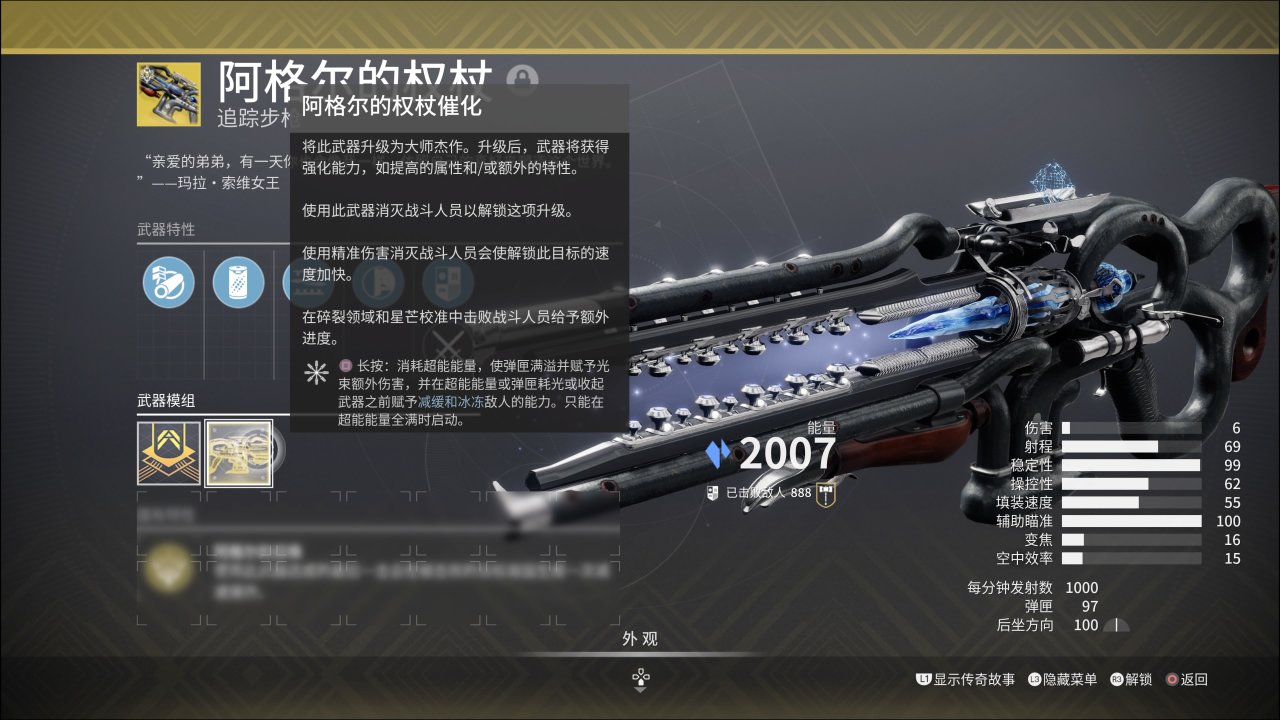Select the barrel perk icon
This screenshot has height=720, width=1280.
[x=168, y=282]
